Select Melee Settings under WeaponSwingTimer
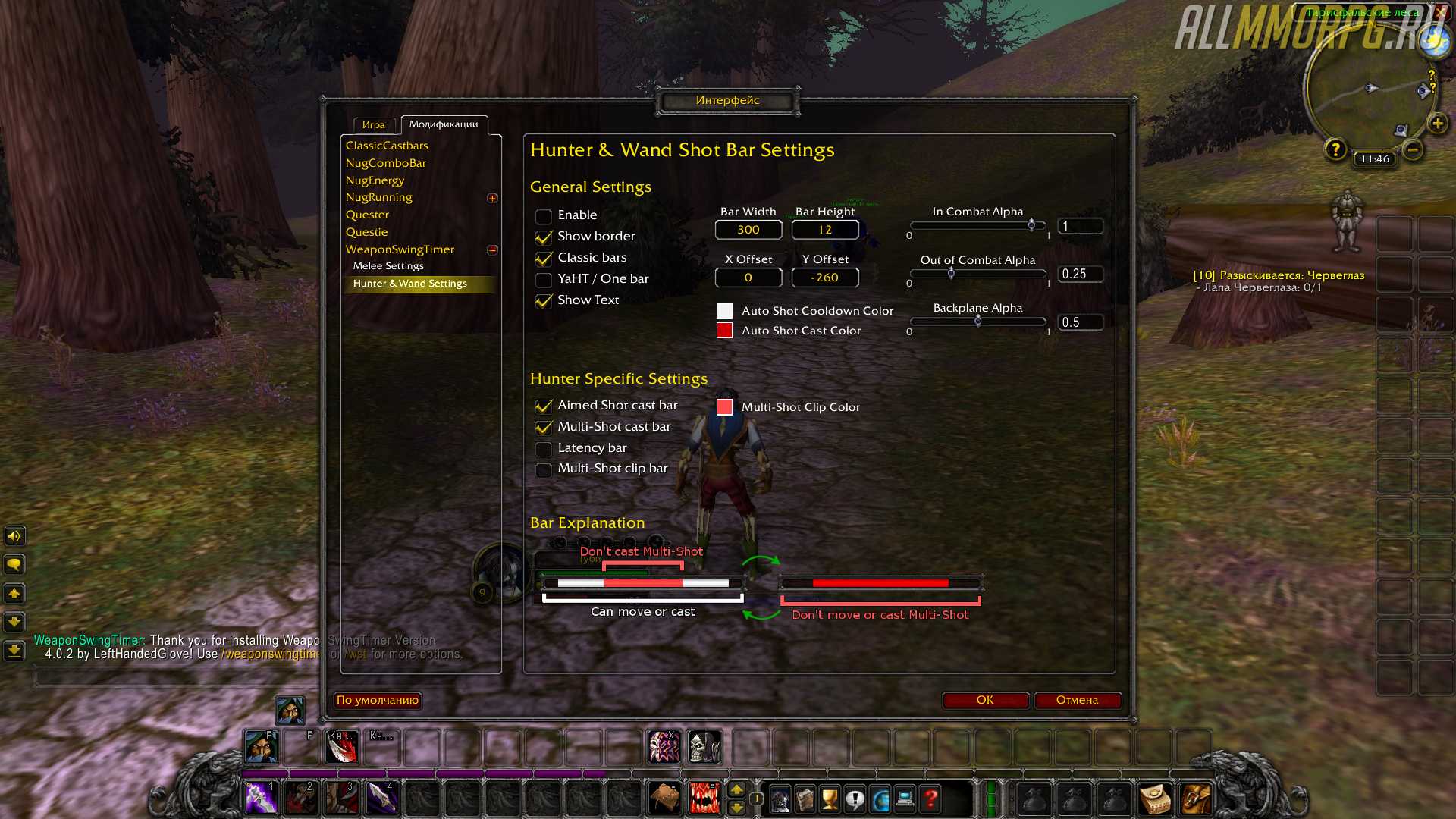The image size is (1456, 819). click(x=388, y=265)
